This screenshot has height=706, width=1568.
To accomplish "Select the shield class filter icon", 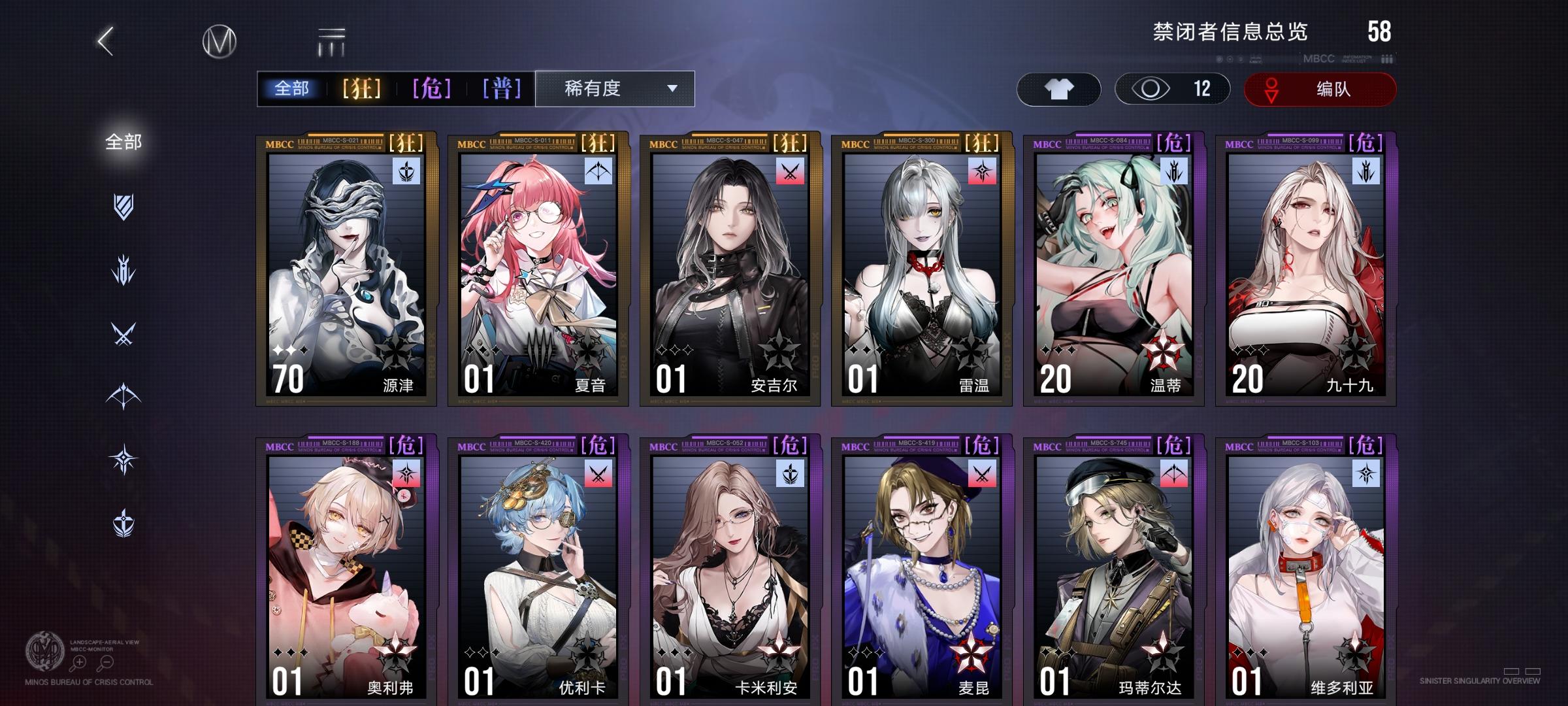I will point(123,206).
